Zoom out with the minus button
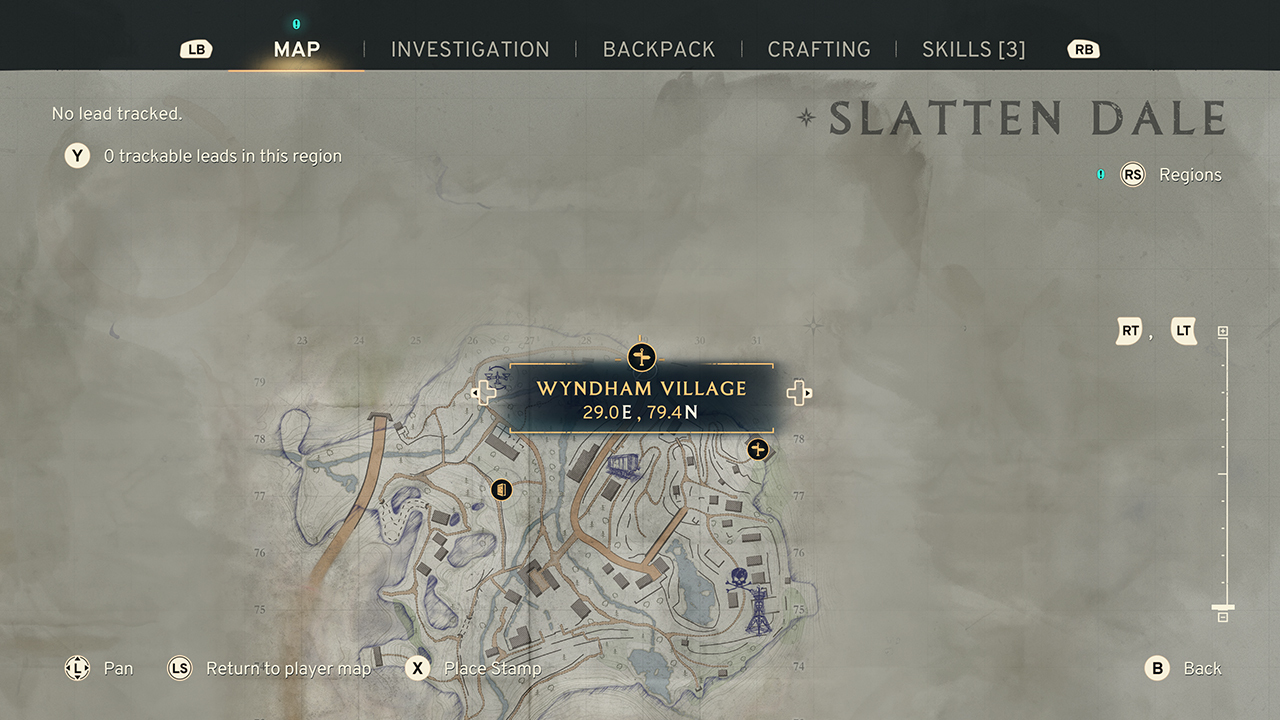Screen dimensions: 1280x720 [1222, 618]
